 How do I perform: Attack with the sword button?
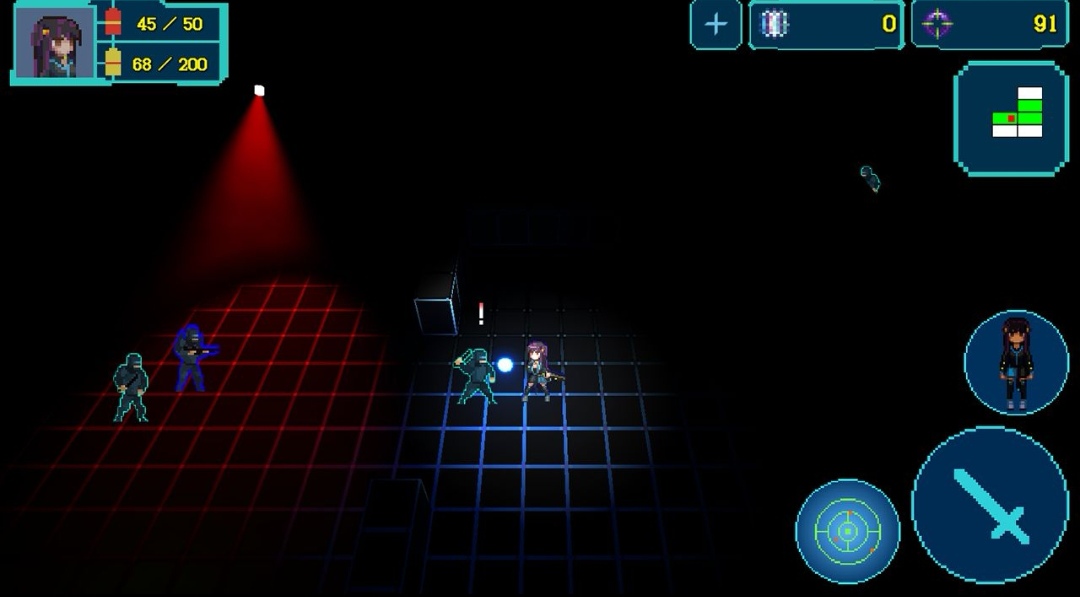(989, 505)
